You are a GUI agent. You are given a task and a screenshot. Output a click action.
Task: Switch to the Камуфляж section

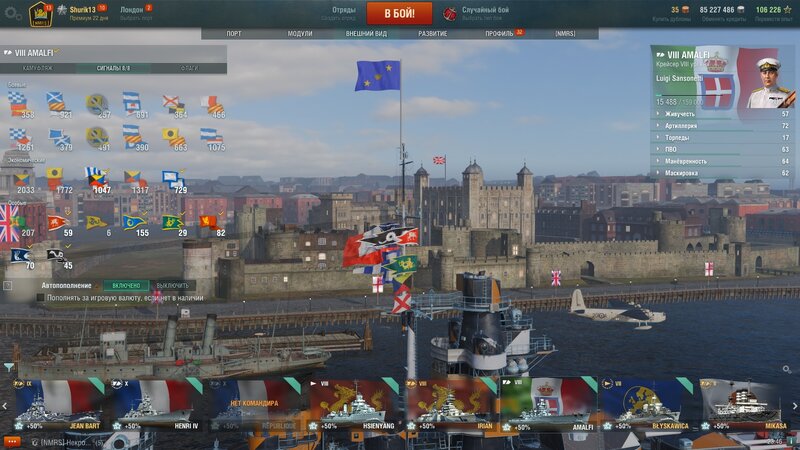point(38,68)
